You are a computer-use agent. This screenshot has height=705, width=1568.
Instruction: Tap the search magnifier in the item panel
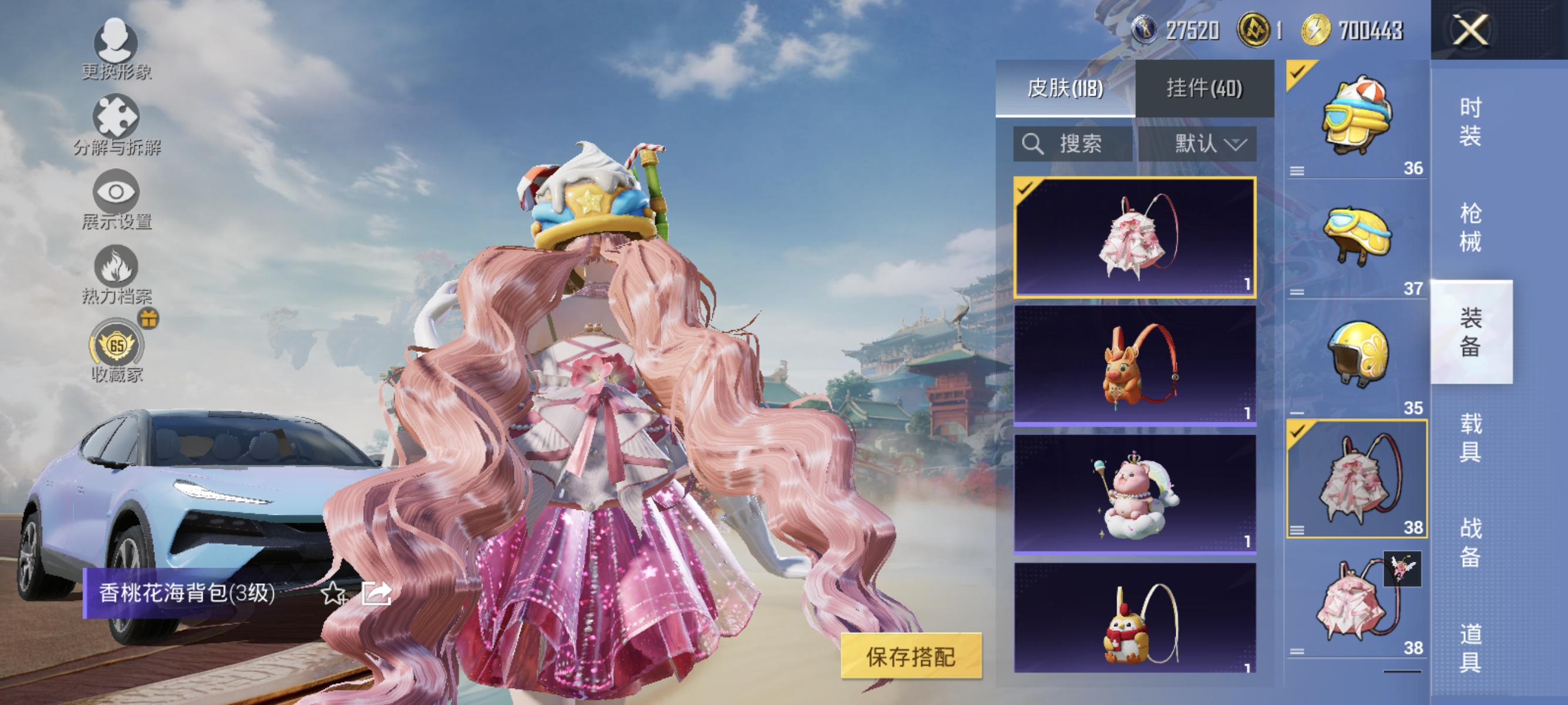click(1033, 145)
